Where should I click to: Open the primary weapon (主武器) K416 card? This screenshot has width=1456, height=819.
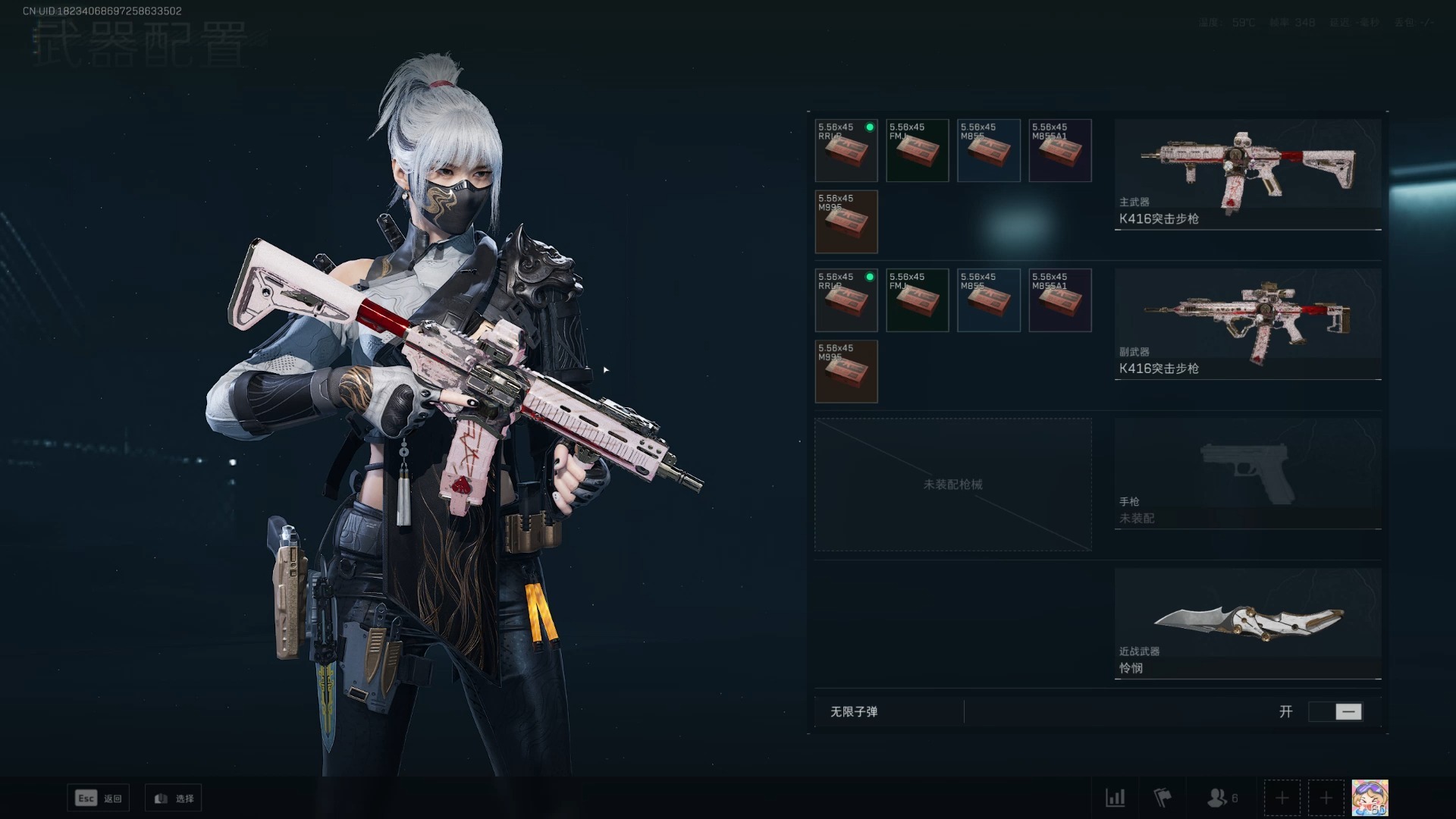(x=1247, y=174)
